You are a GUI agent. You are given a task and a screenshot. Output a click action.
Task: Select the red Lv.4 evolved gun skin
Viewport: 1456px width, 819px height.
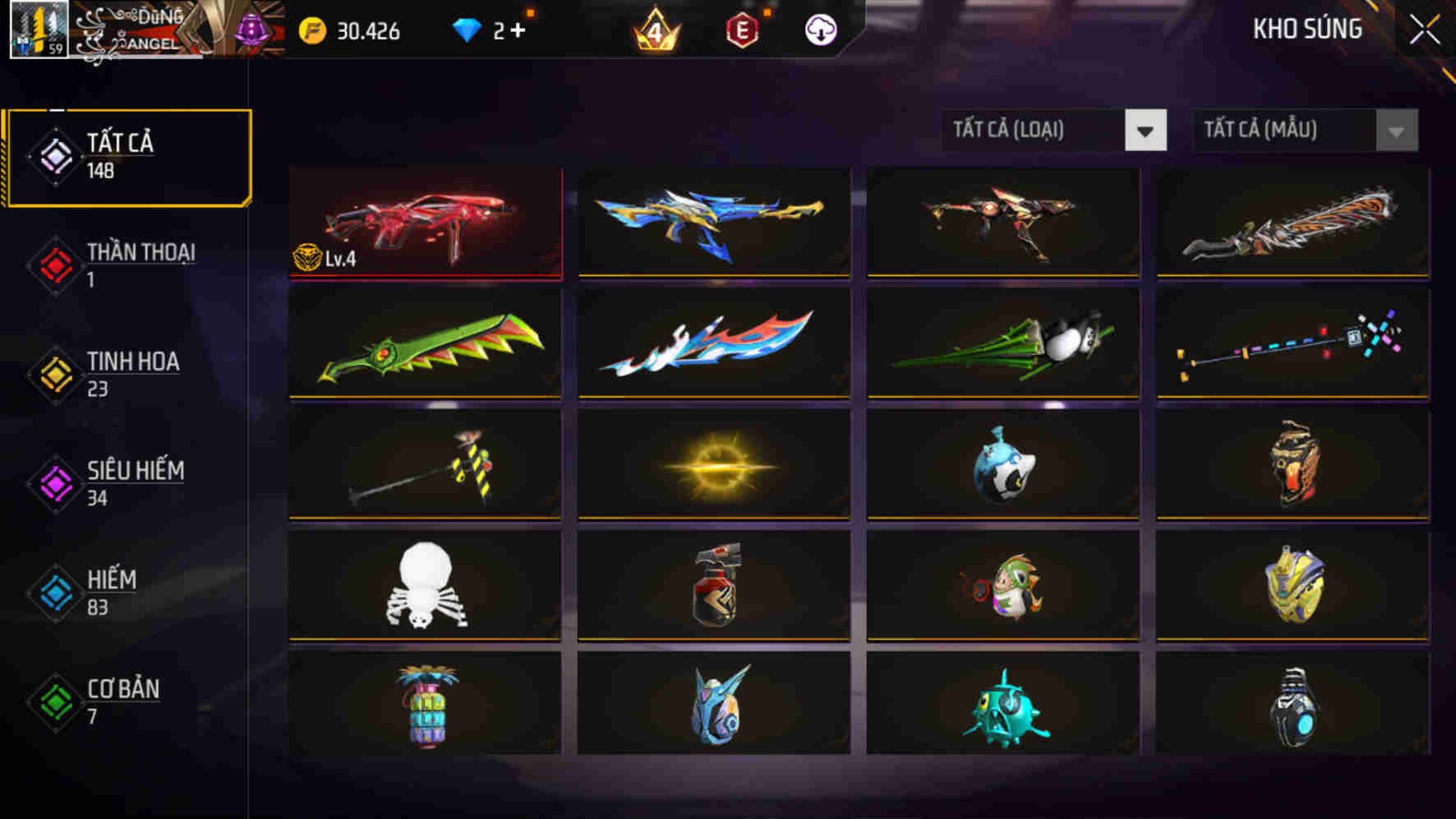click(424, 223)
